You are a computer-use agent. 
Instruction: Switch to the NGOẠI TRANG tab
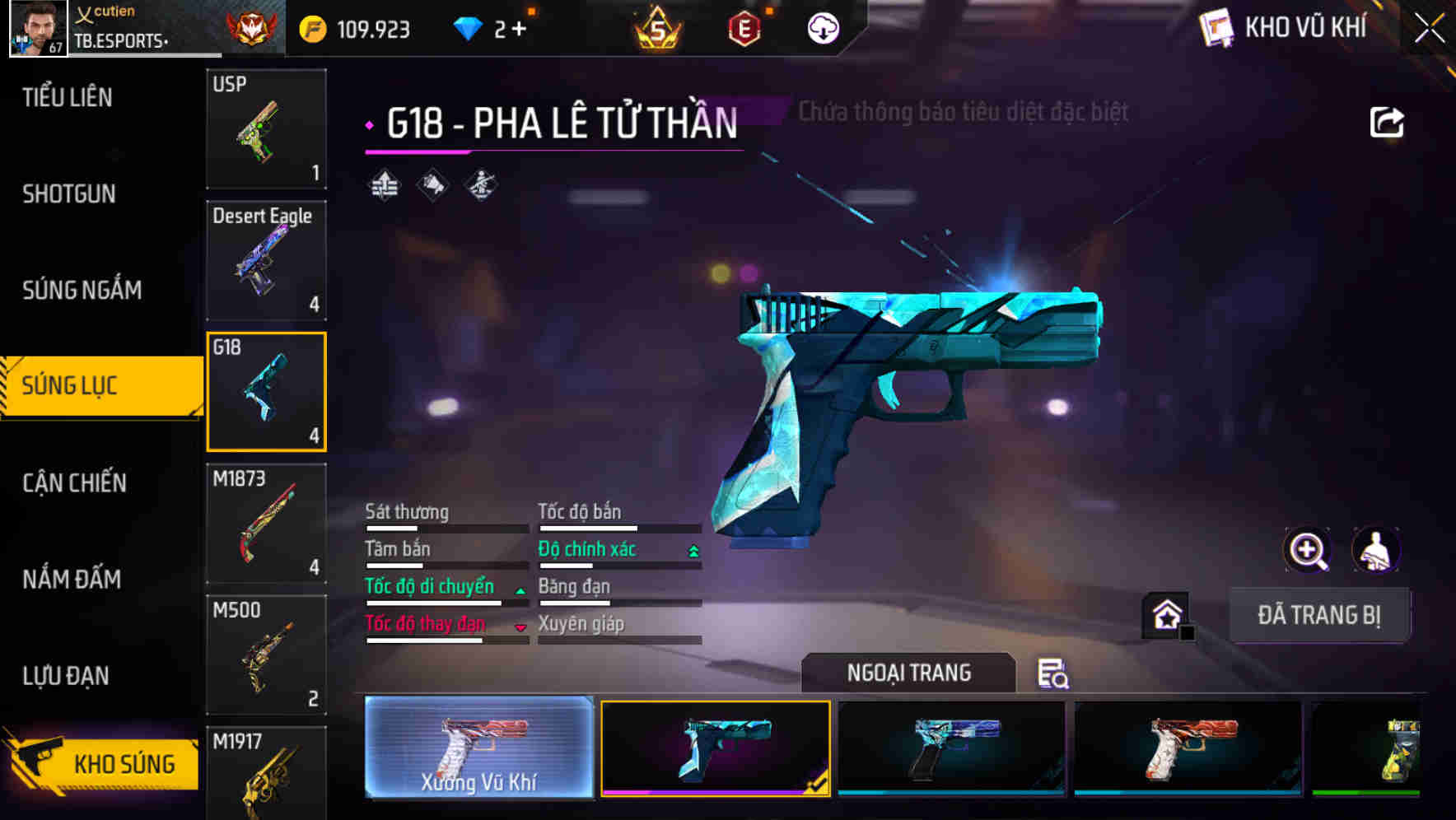click(x=908, y=672)
